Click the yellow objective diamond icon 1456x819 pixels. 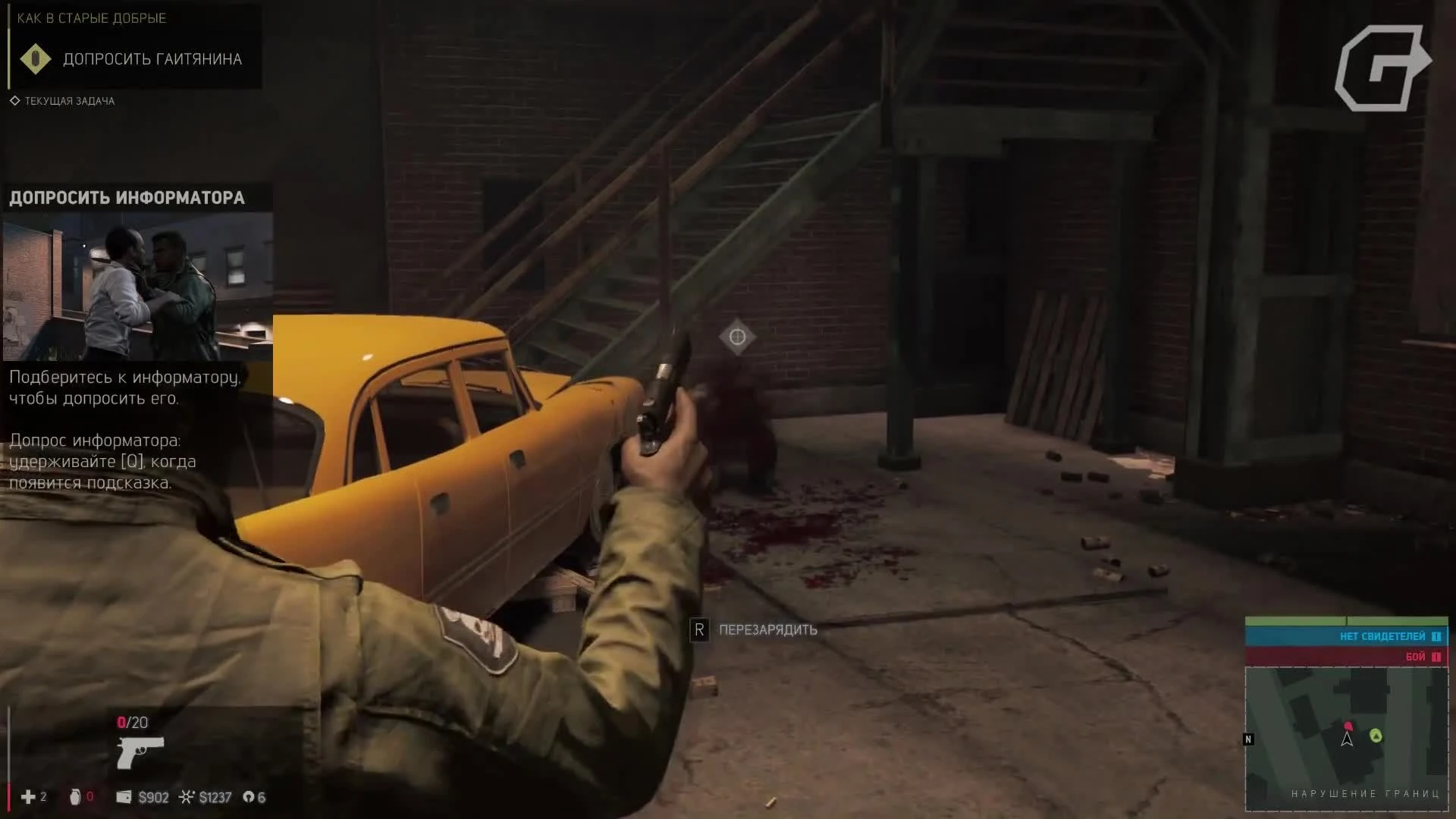point(36,58)
